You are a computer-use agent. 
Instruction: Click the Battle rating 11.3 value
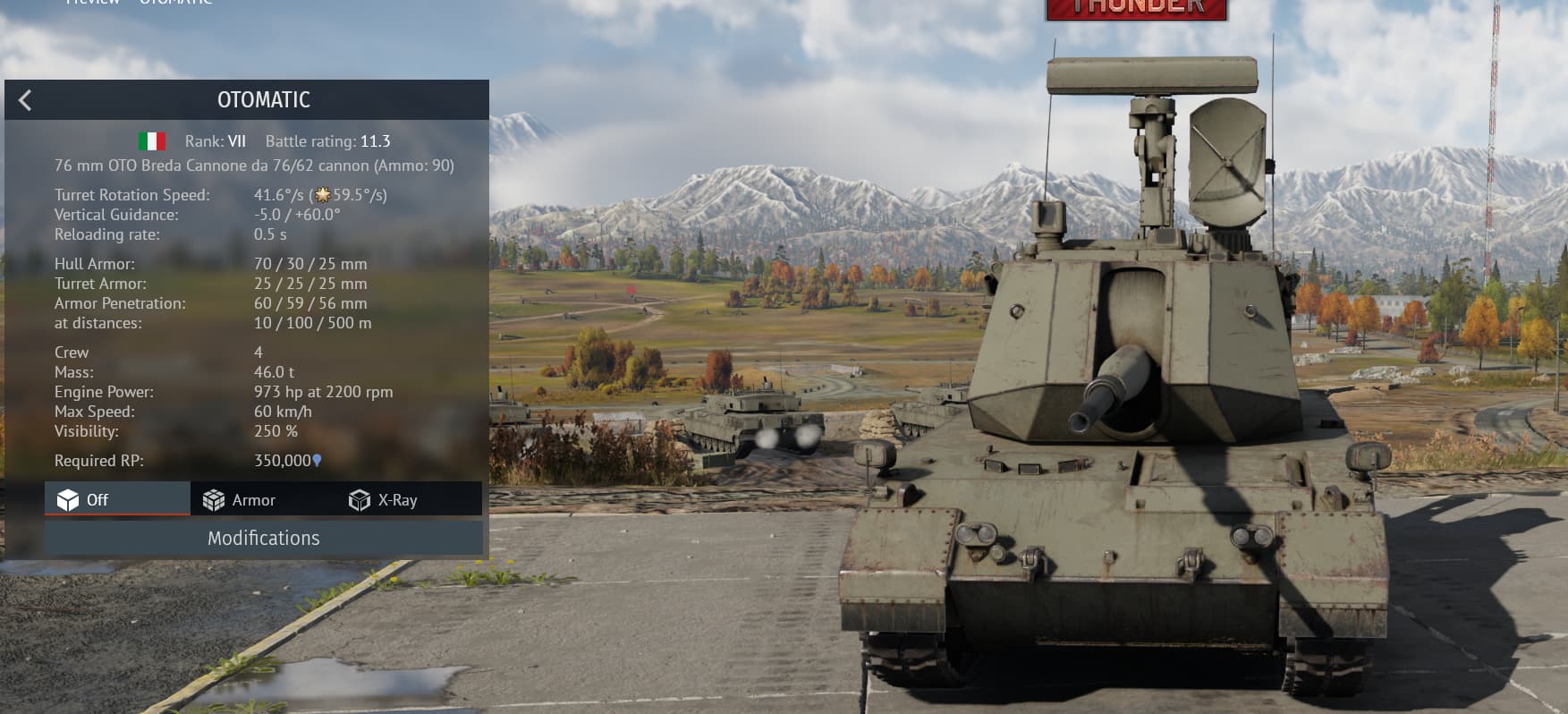click(377, 140)
